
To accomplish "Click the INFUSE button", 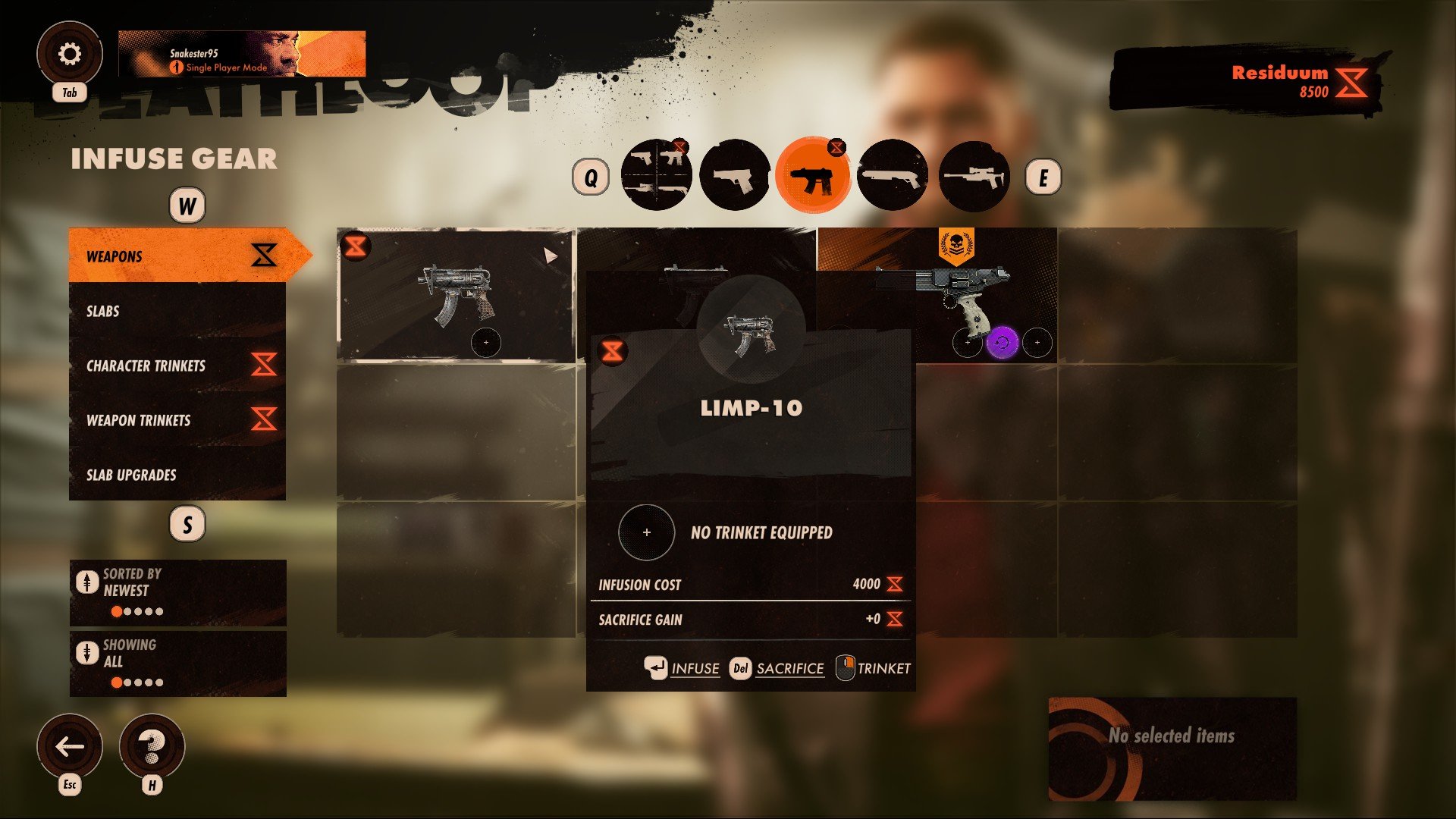I will click(694, 668).
